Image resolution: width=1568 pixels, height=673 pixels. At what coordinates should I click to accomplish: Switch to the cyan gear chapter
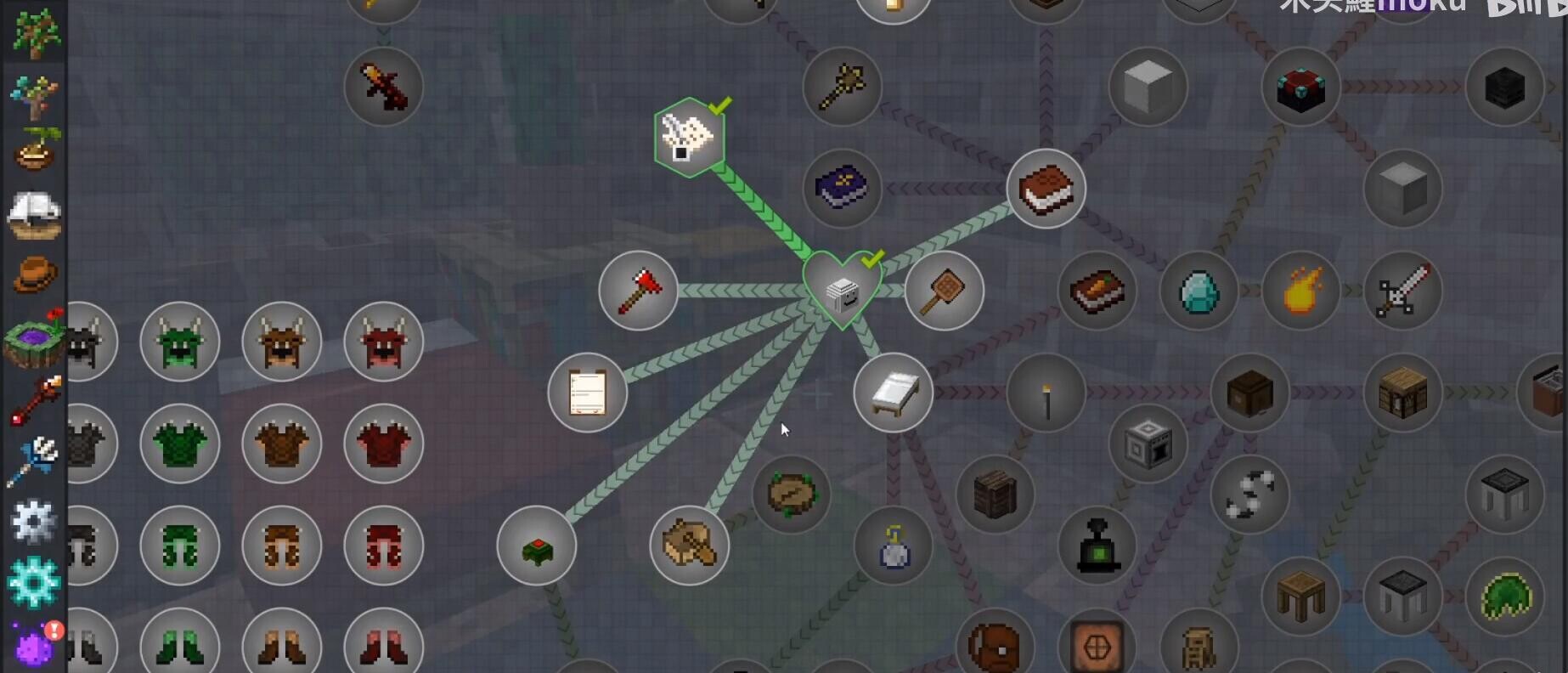tap(34, 582)
